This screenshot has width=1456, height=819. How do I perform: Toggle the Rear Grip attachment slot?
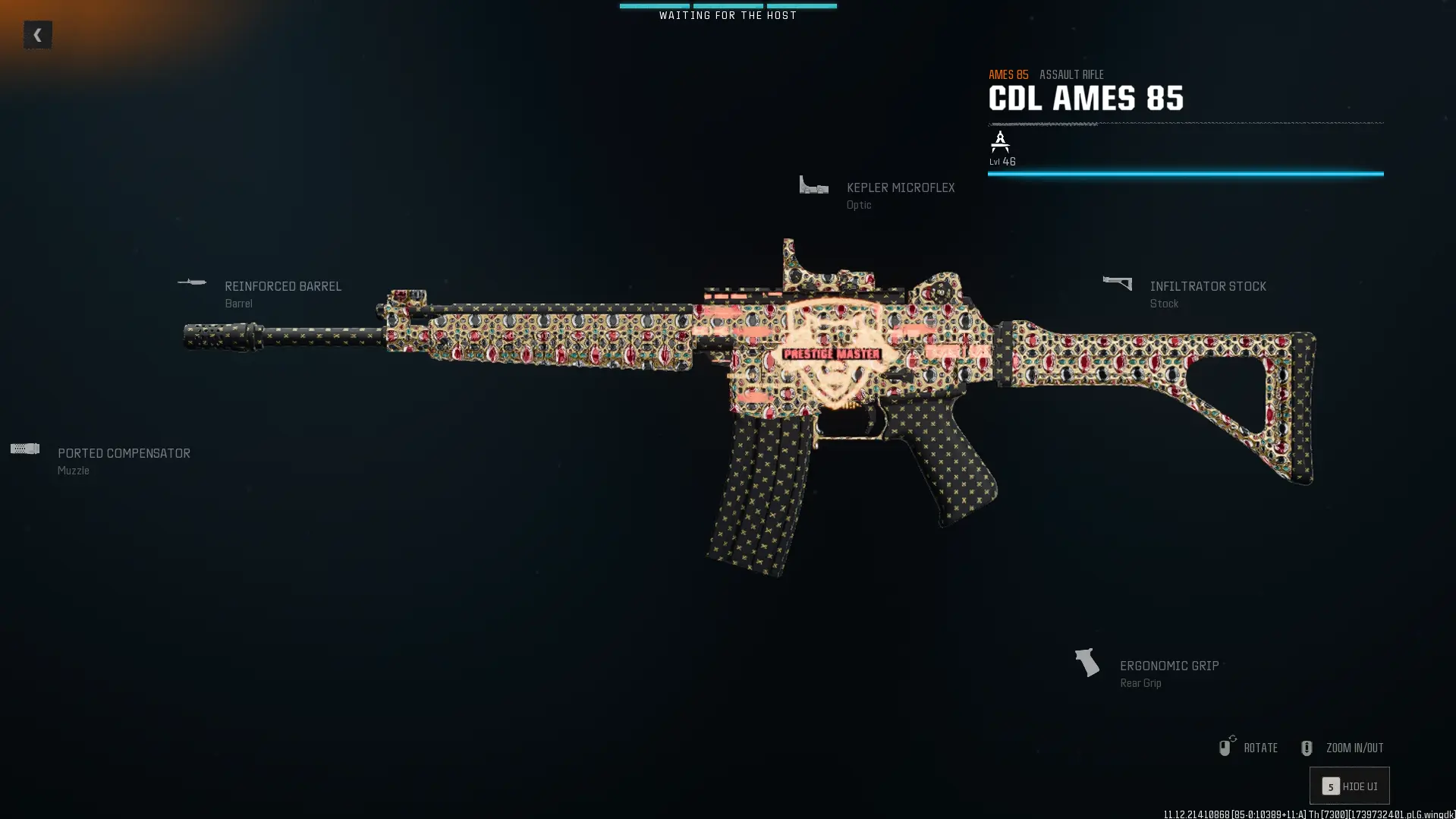click(x=1141, y=682)
